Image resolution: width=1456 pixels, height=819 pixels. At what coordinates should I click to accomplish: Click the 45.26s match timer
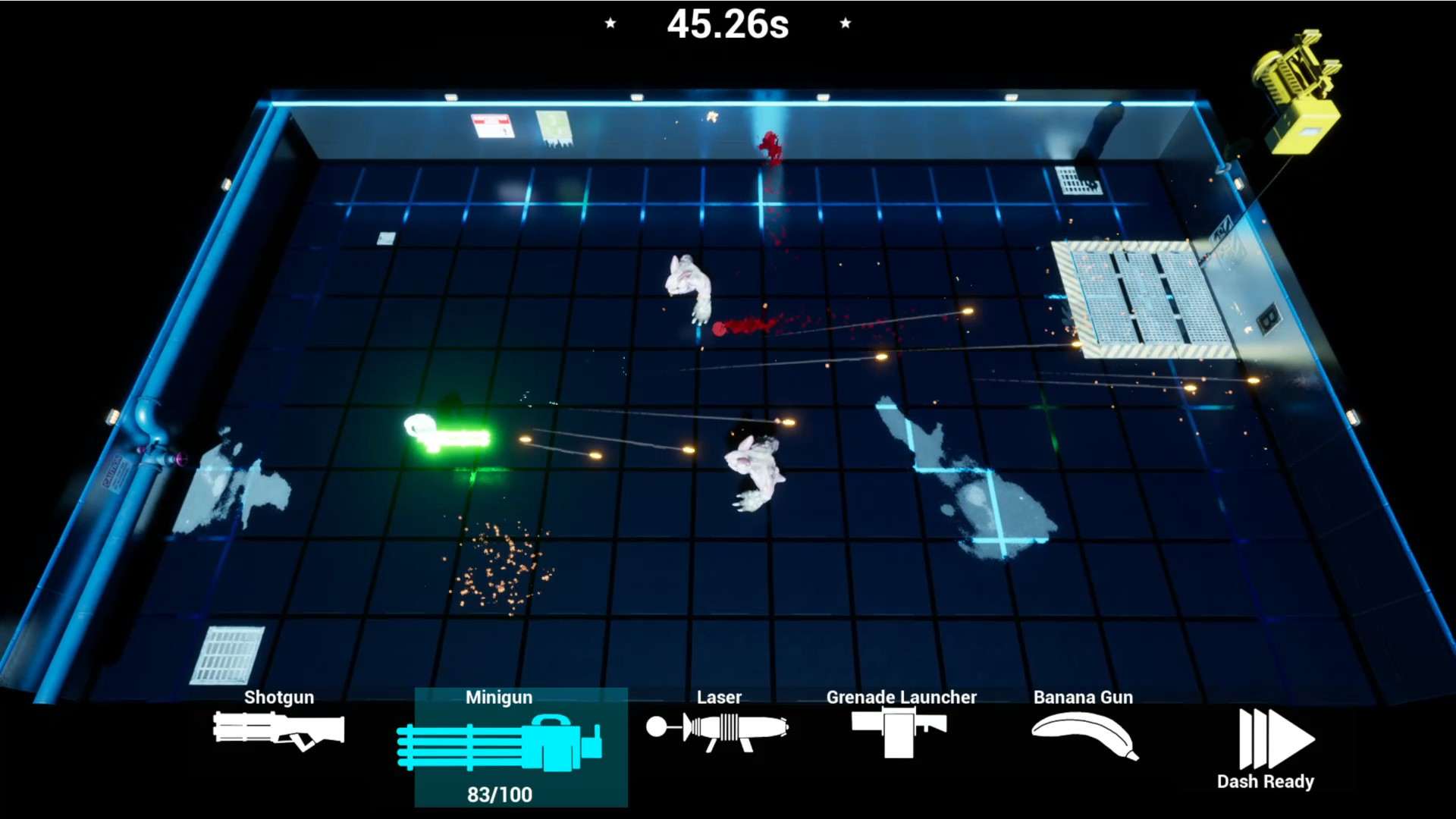pos(727,25)
